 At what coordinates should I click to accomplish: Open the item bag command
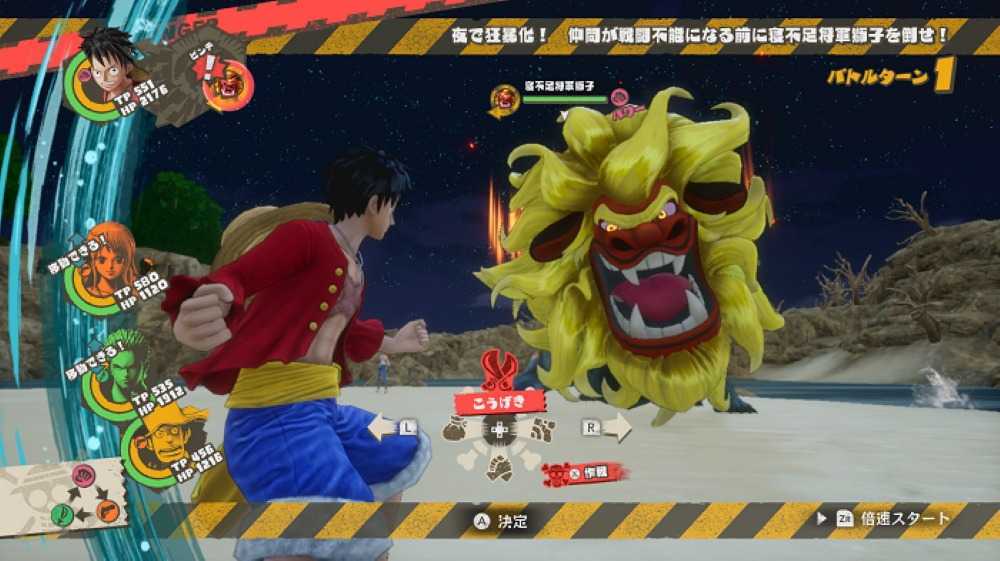coord(456,430)
